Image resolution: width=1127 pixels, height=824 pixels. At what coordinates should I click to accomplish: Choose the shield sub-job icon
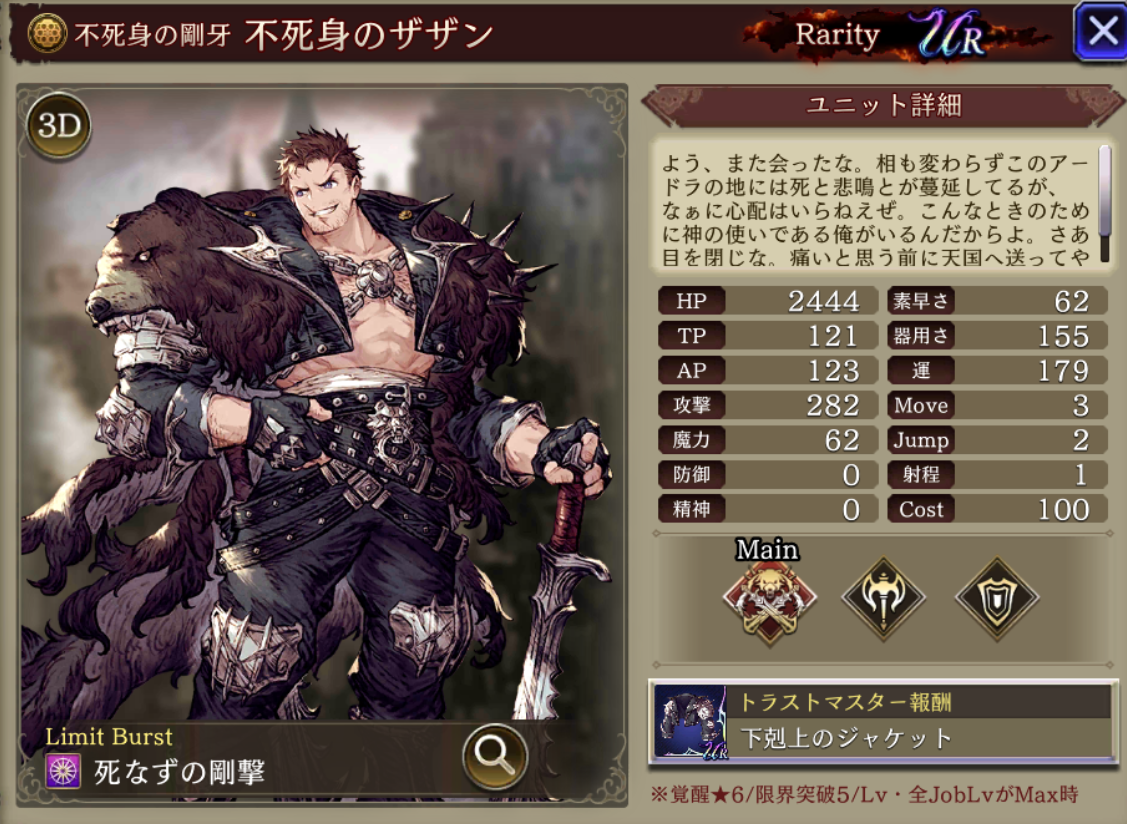pos(997,600)
